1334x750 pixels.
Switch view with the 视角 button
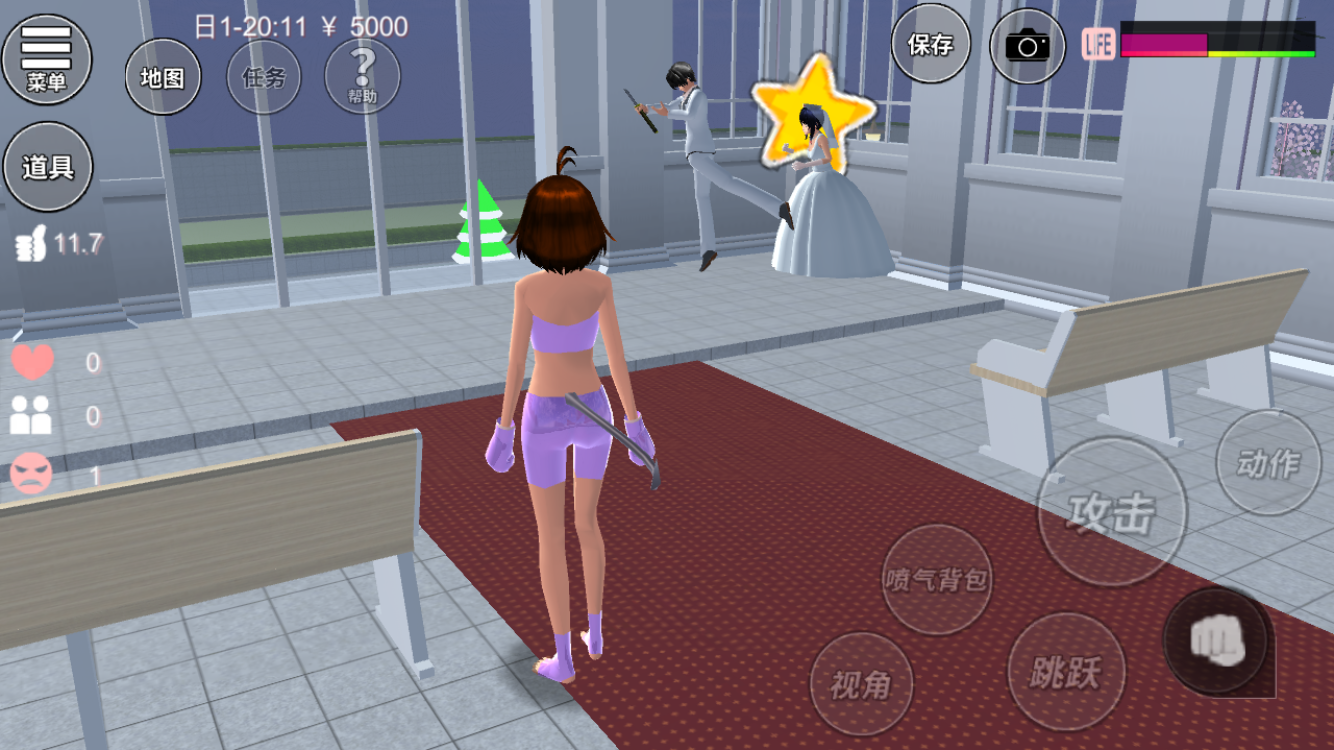860,684
